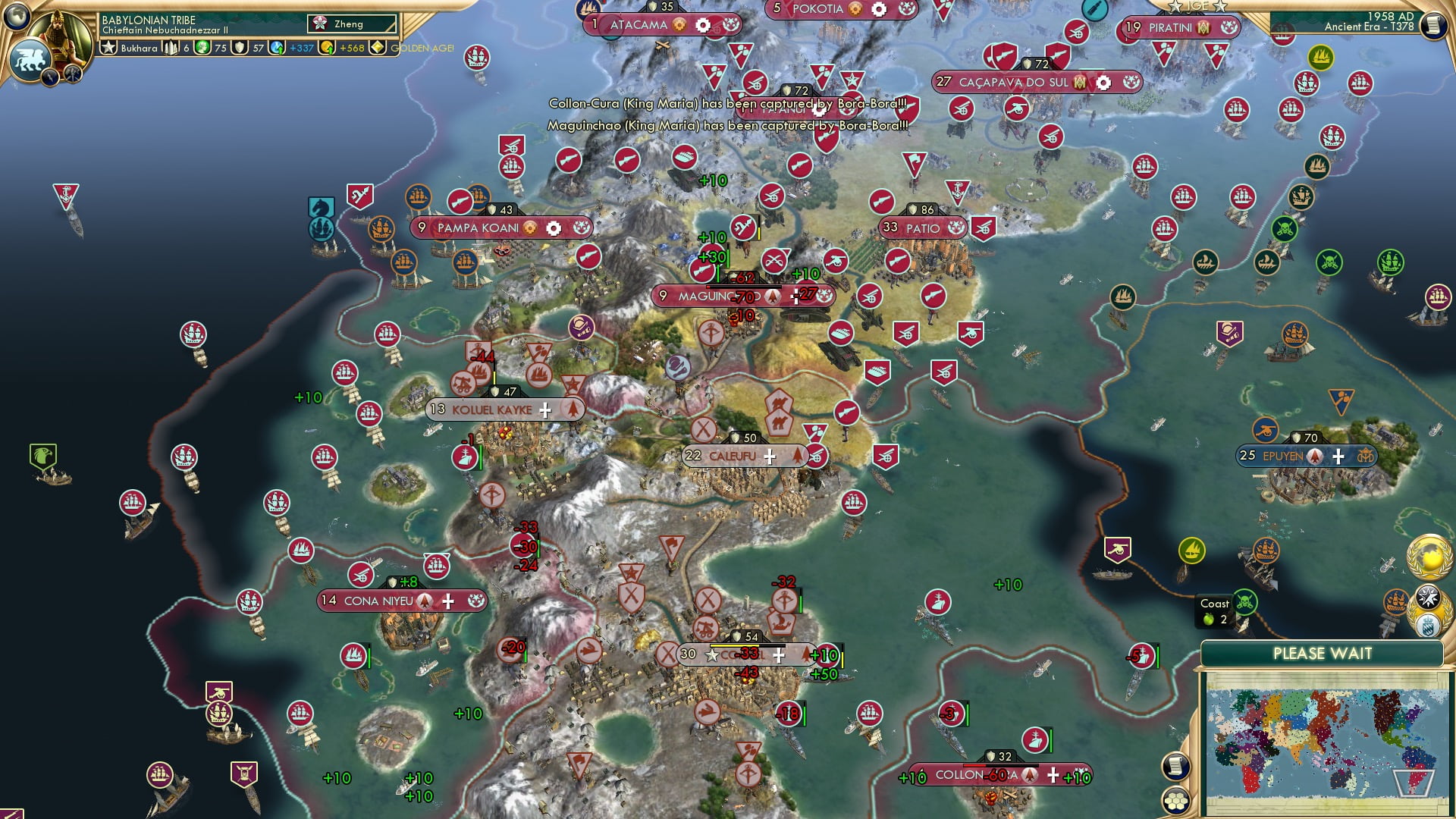Open the globe button in top-left corner
Viewport: 1456px width, 819px height.
point(15,14)
